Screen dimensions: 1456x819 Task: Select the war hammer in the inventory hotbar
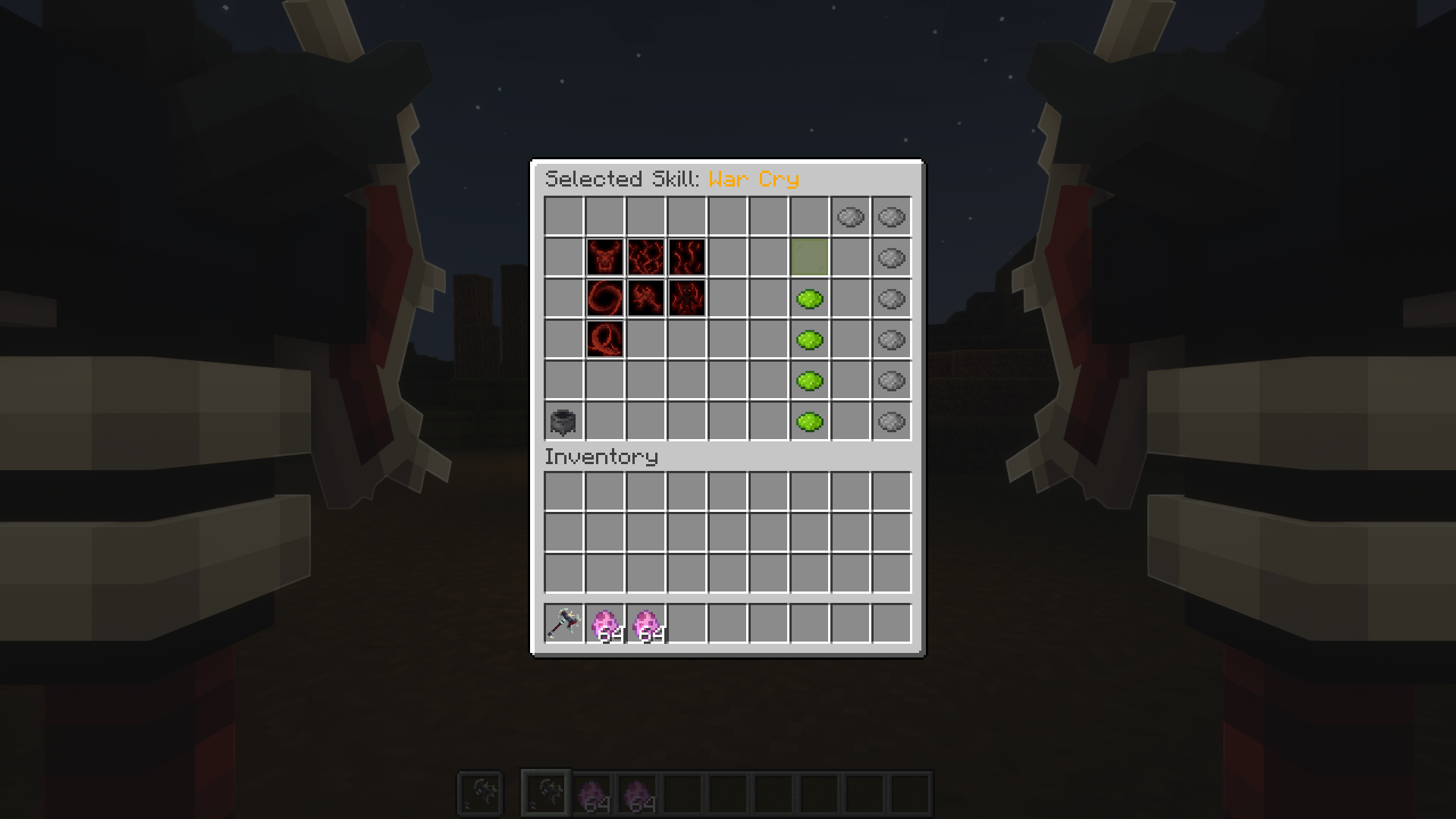click(563, 625)
